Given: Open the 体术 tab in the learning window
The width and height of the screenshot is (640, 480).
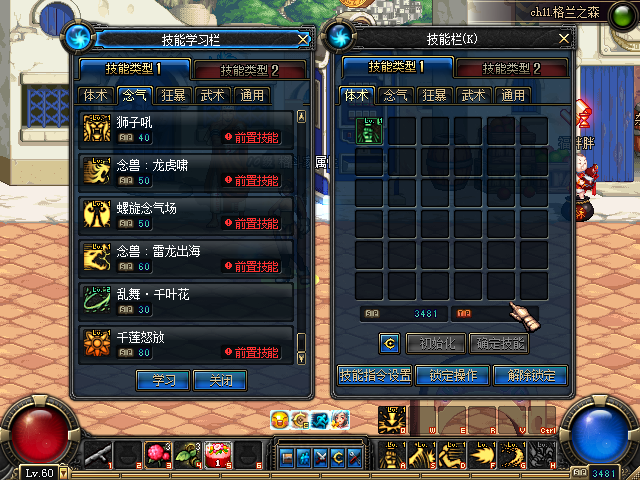Looking at the screenshot, I should [x=96, y=96].
